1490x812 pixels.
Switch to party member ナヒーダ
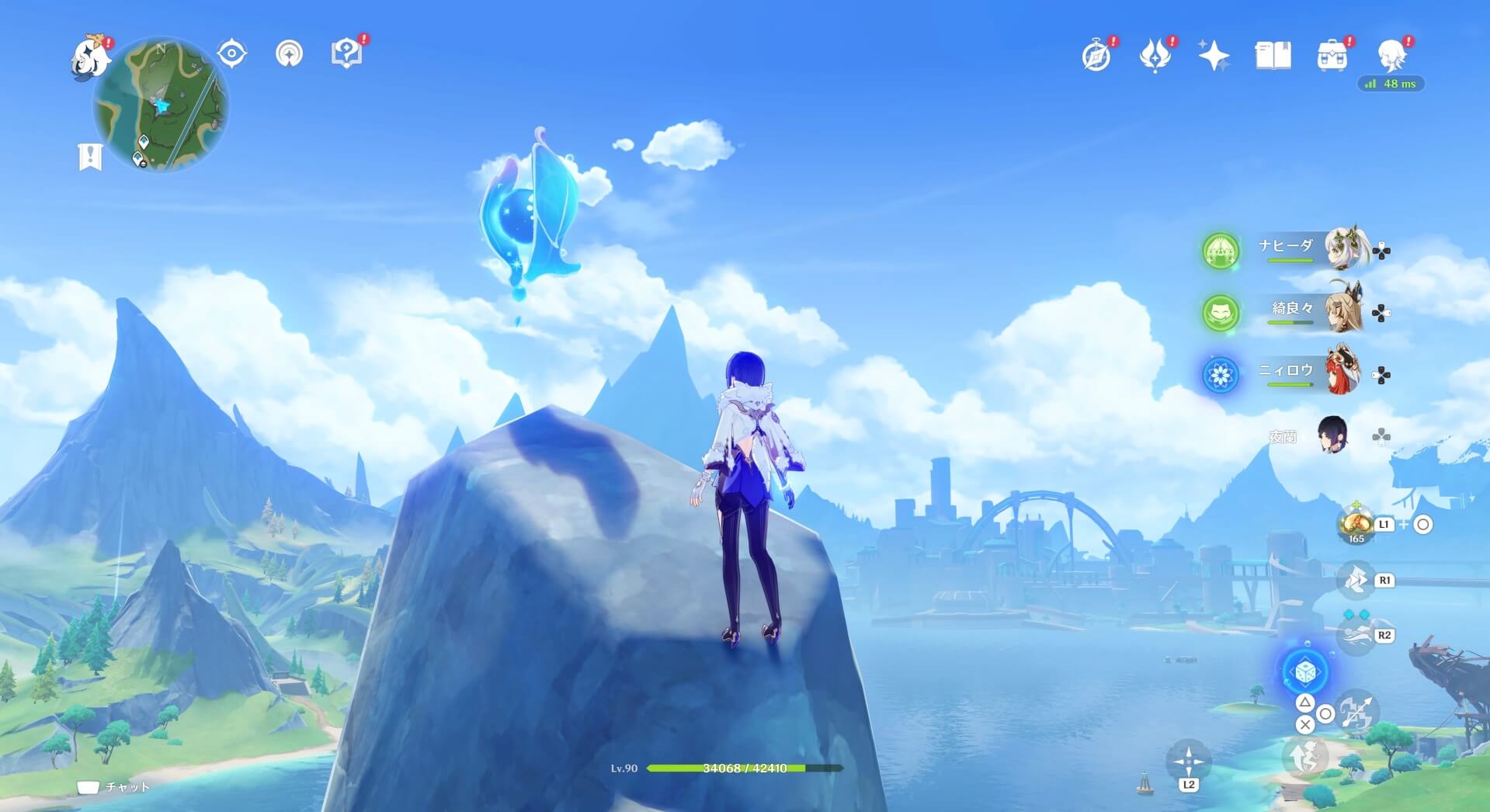(1345, 249)
